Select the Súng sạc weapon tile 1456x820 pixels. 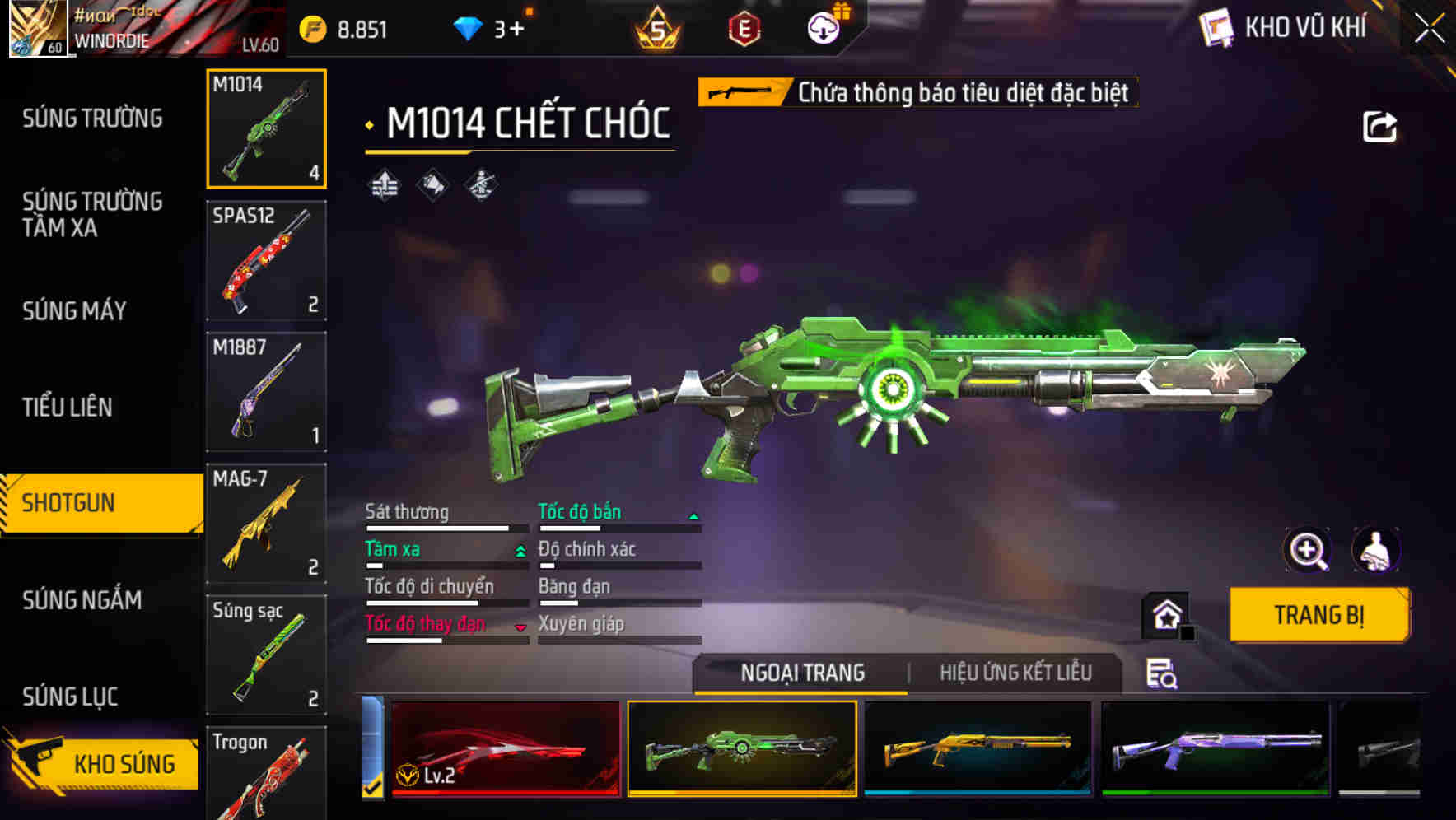click(266, 655)
